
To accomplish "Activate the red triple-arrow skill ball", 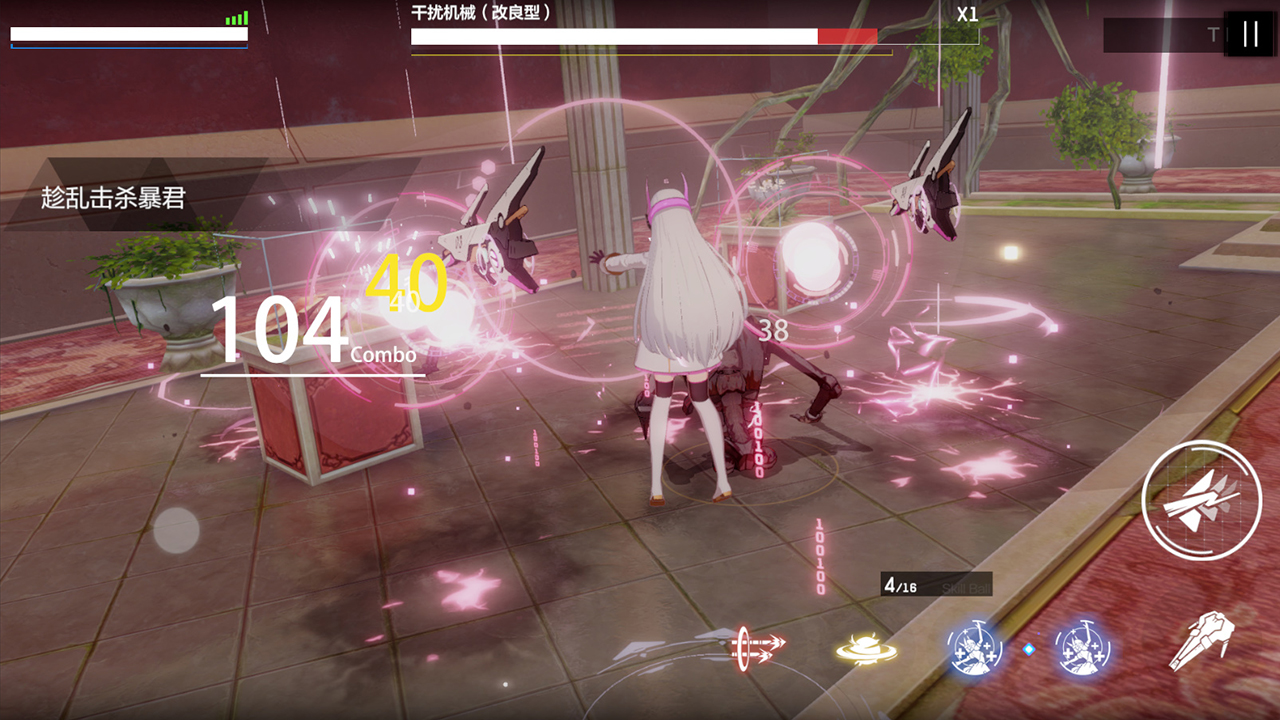I will tap(760, 646).
